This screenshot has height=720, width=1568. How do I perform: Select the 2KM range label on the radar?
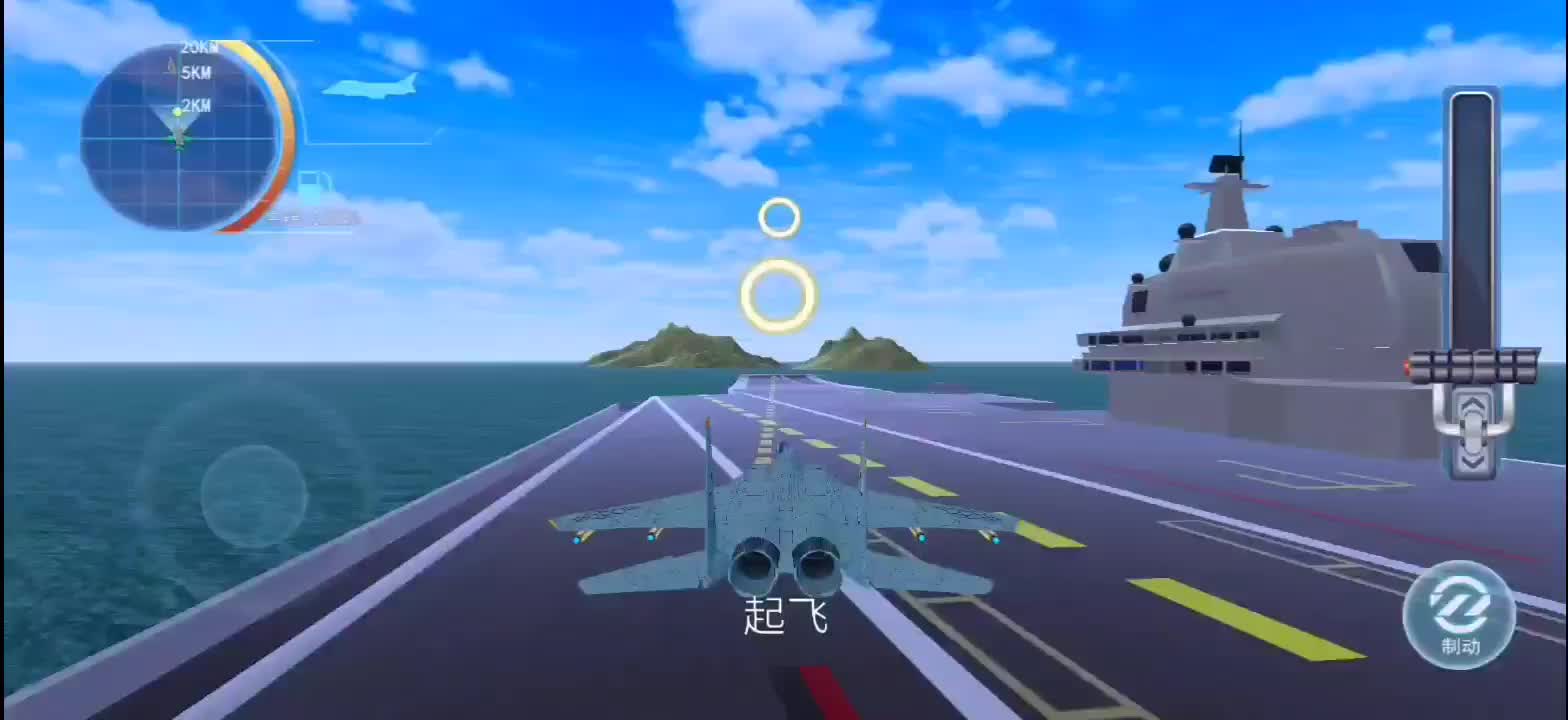point(196,105)
